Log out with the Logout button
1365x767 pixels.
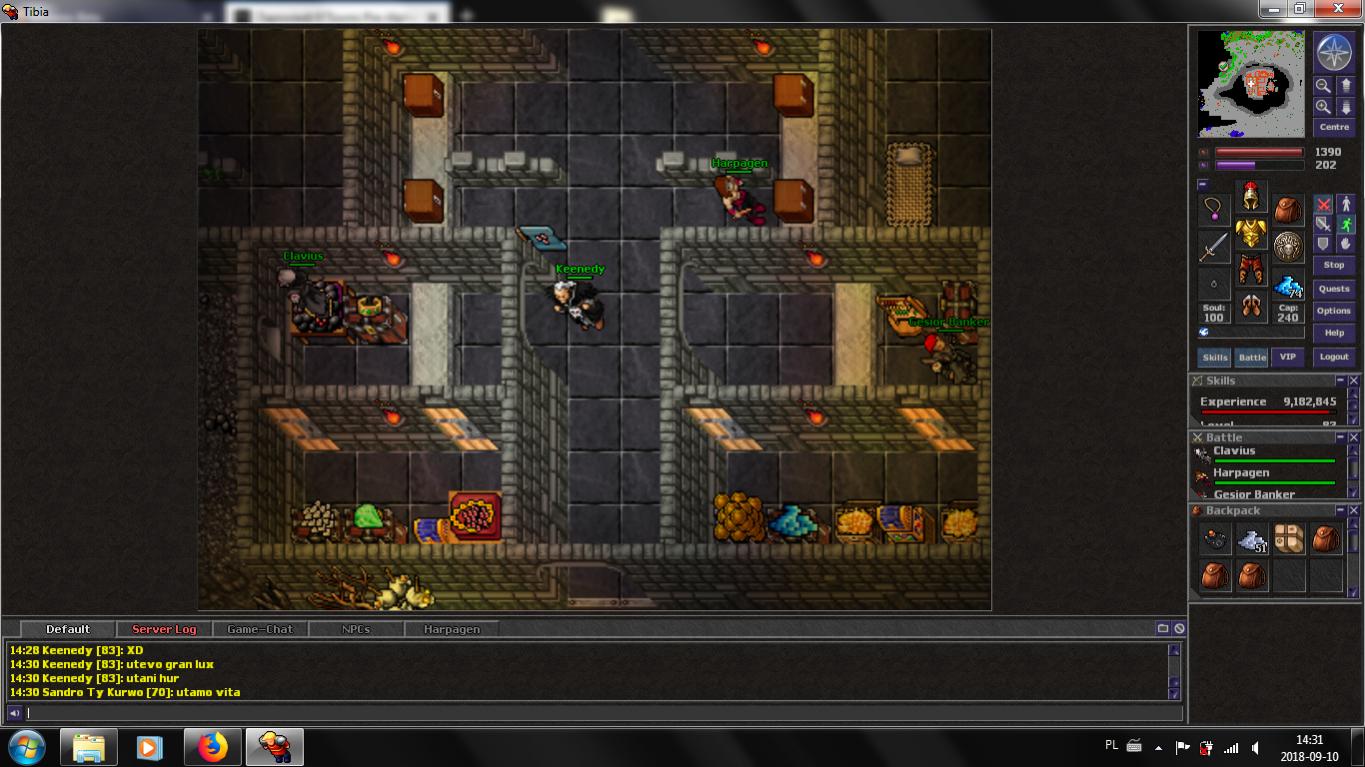1334,357
